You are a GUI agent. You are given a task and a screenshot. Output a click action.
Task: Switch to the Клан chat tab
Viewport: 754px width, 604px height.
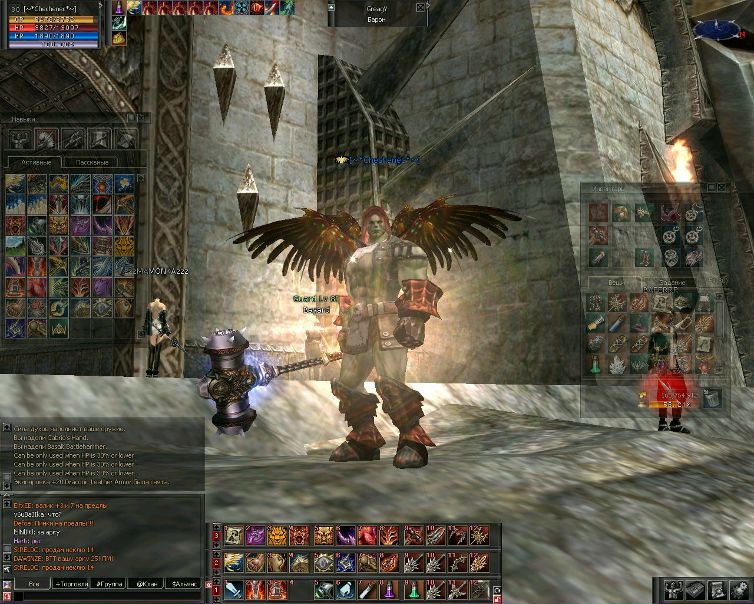click(148, 583)
